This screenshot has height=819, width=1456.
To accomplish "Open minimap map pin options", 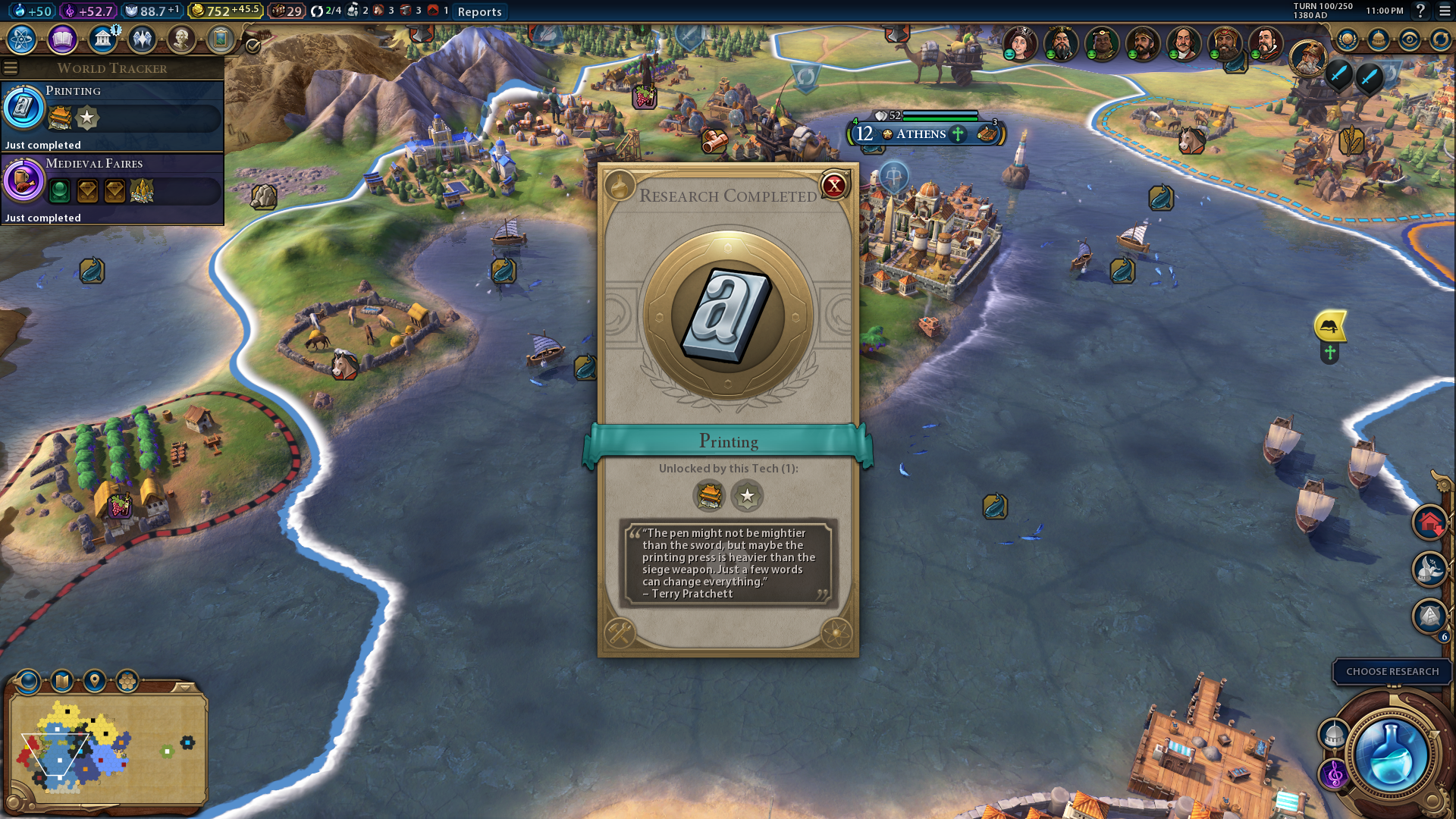I will (x=95, y=681).
